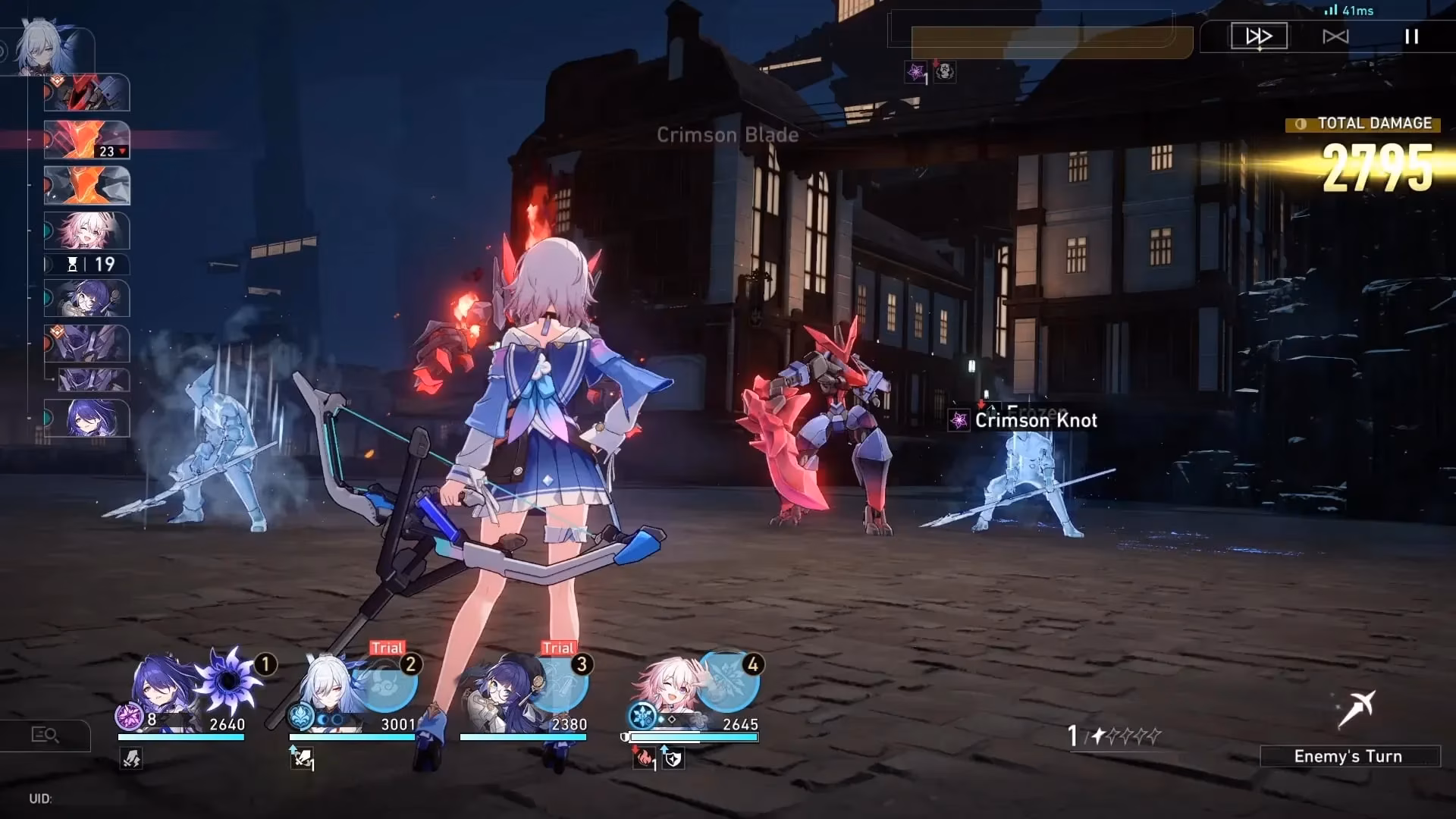The height and width of the screenshot is (819, 1456).
Task: Click the Crimson Knot debuff icon
Action: point(959,420)
